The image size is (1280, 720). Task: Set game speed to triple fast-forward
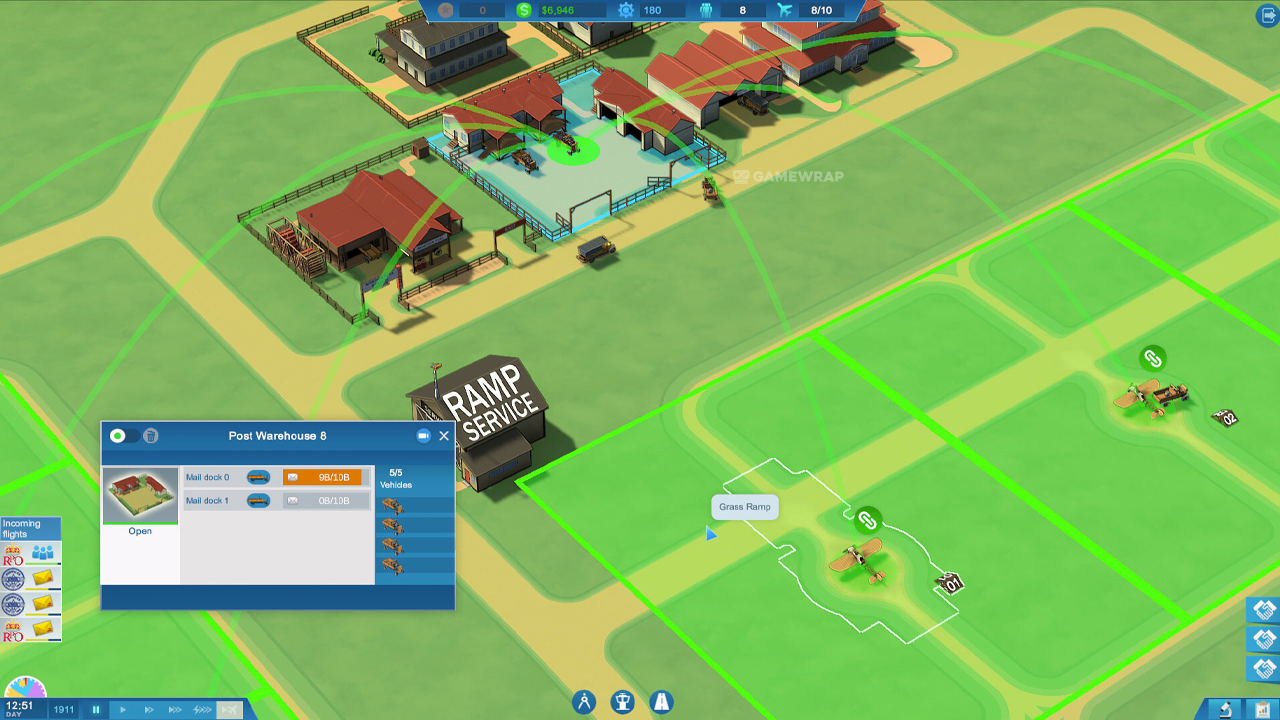(x=175, y=710)
